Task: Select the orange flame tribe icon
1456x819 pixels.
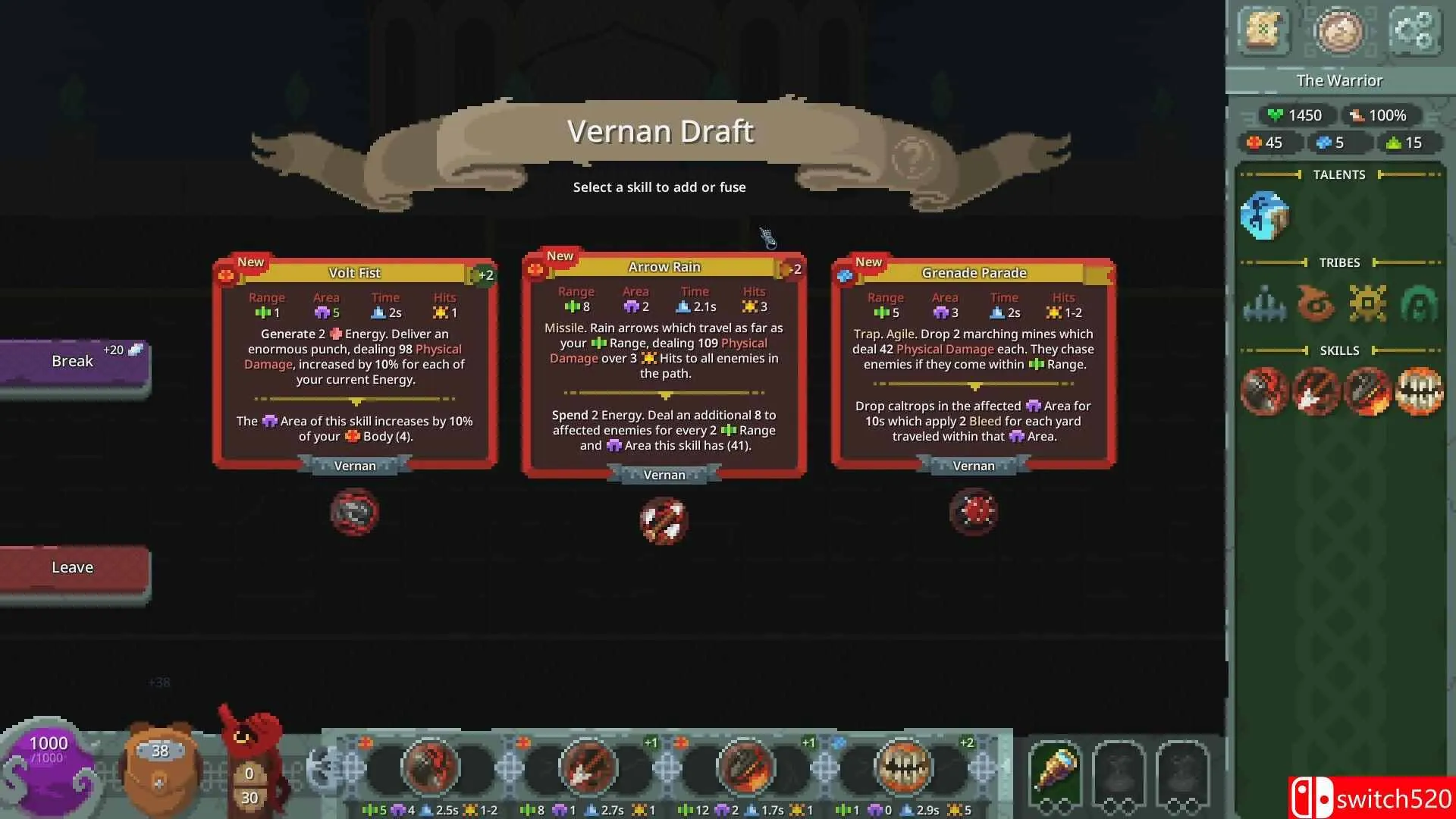Action: tap(1314, 302)
